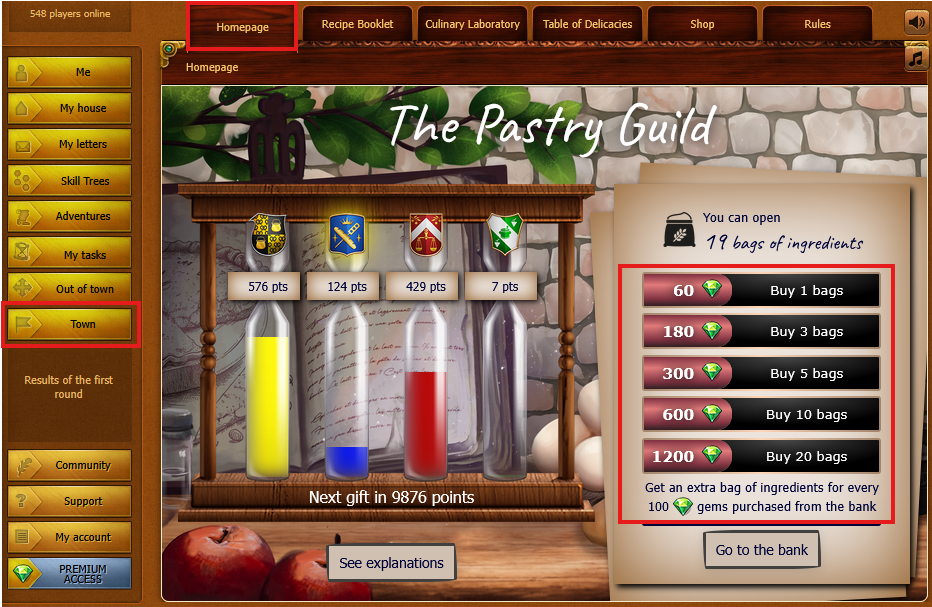This screenshot has height=607, width=932.
Task: Select the Town menu button
Action: (70, 324)
